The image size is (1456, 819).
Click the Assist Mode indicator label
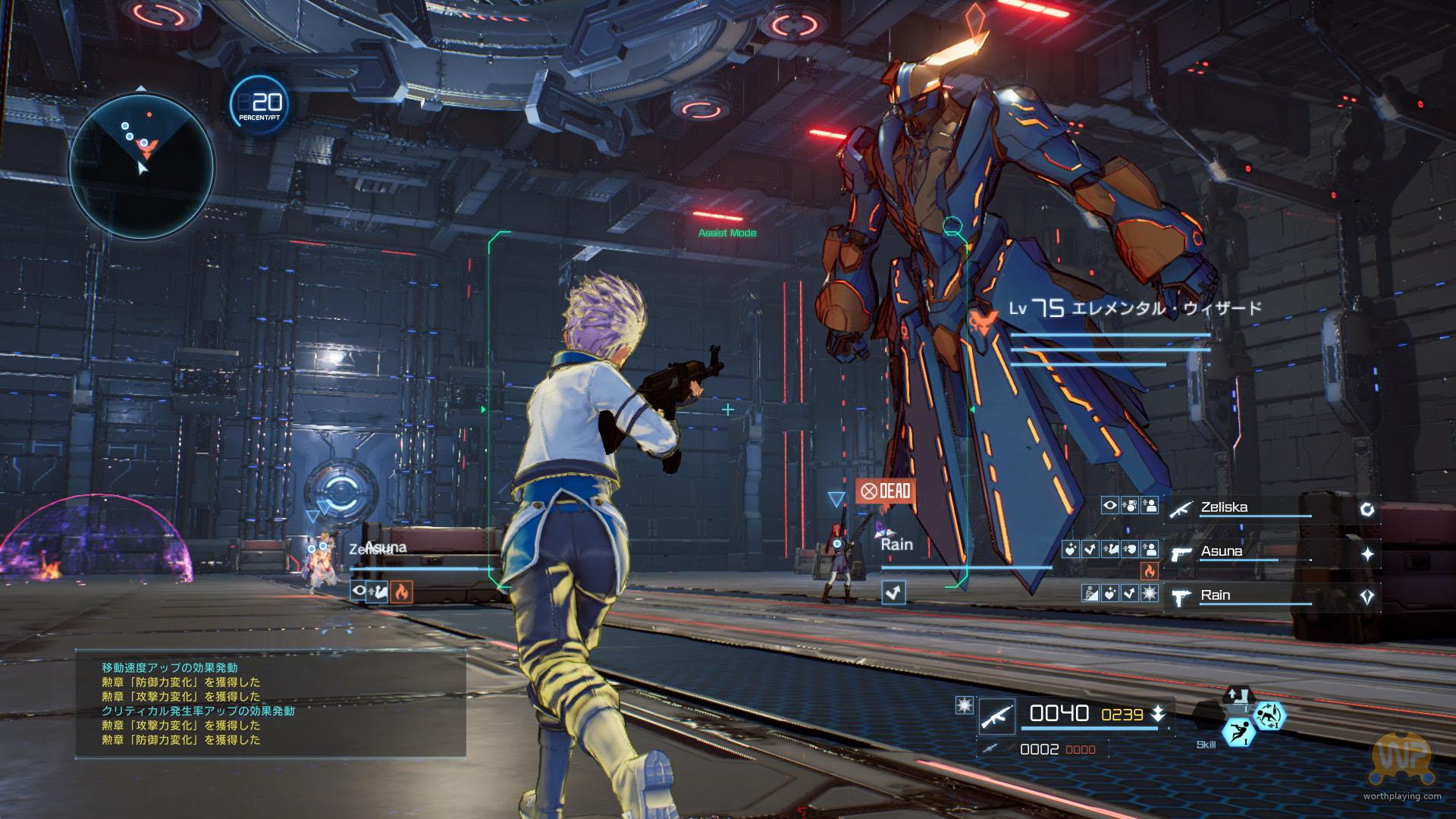point(727,233)
